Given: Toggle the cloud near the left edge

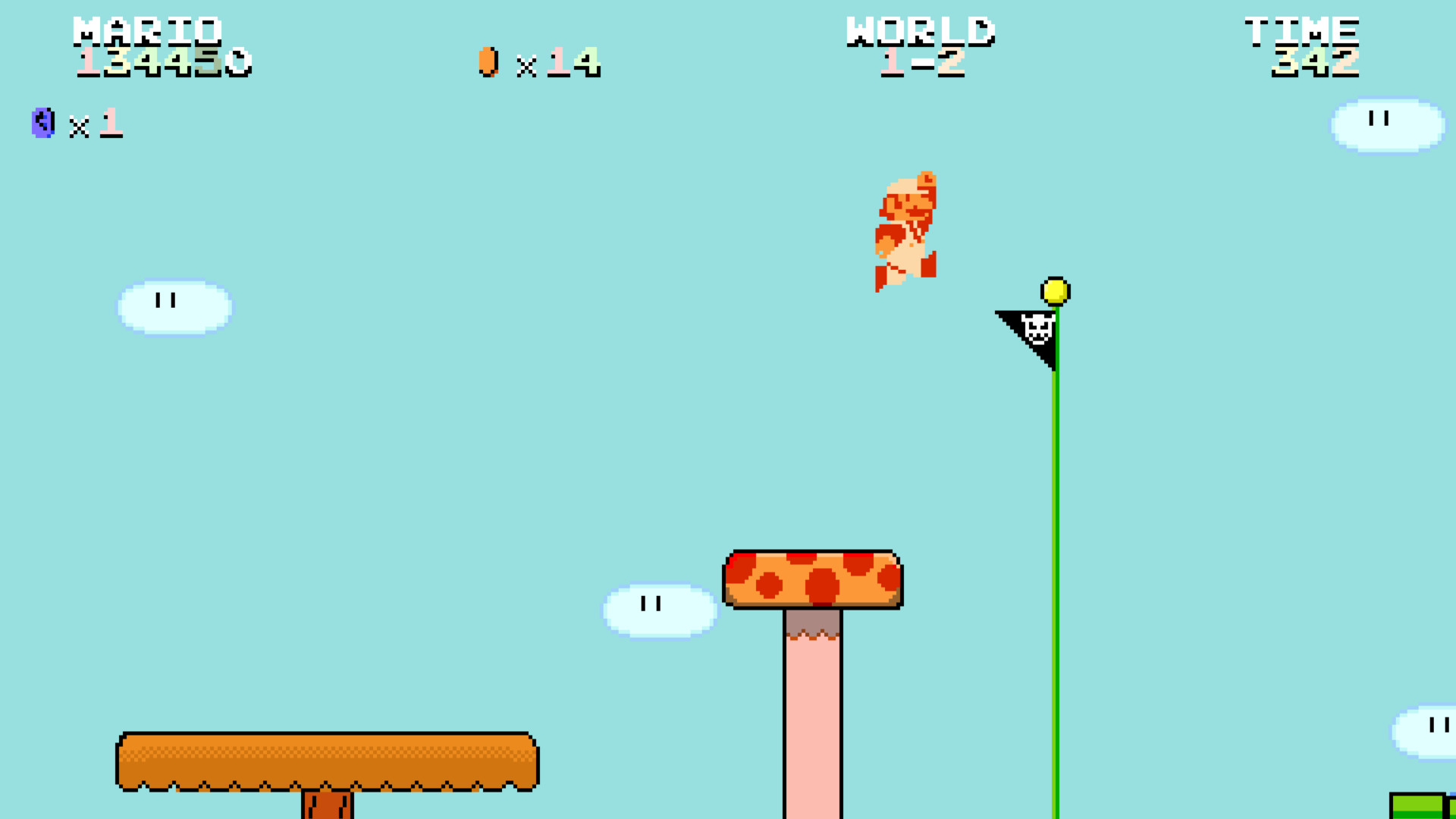Looking at the screenshot, I should tap(173, 306).
